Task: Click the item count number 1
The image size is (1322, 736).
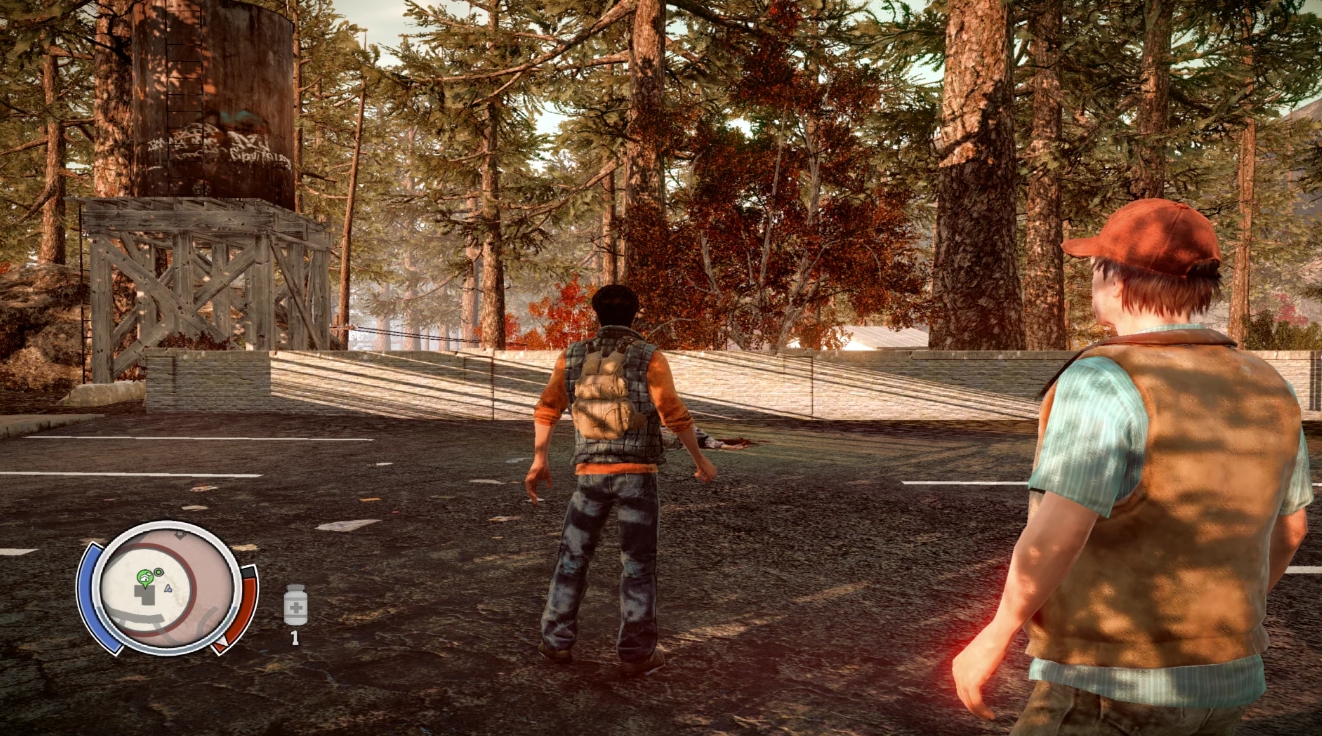Action: (293, 636)
